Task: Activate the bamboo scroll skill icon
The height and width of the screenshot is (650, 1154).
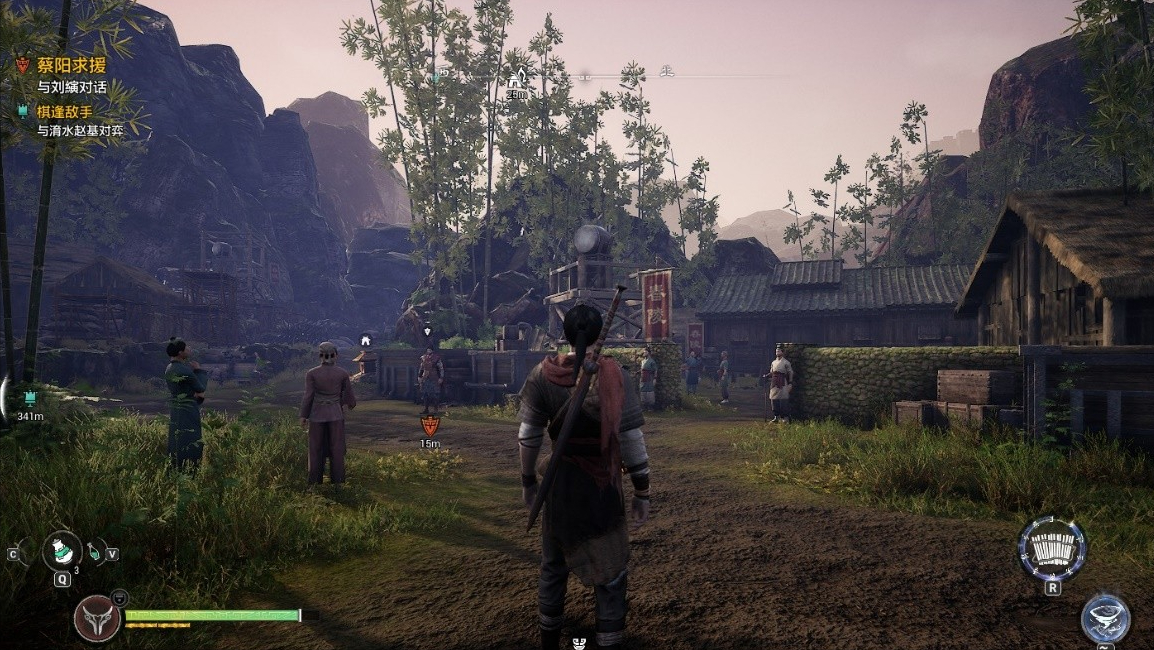Action: pyautogui.click(x=1051, y=549)
